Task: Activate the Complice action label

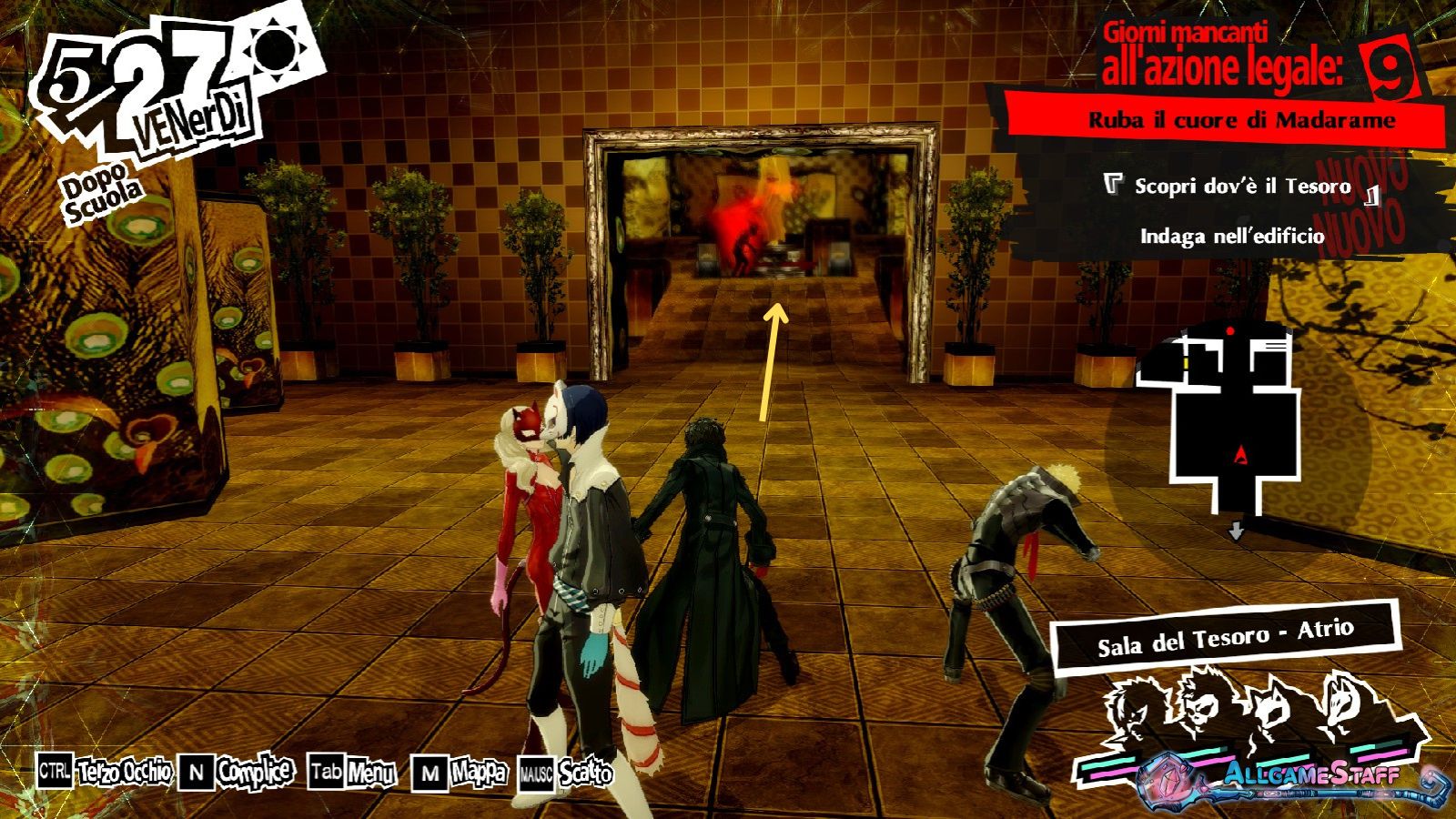Action: [255, 773]
